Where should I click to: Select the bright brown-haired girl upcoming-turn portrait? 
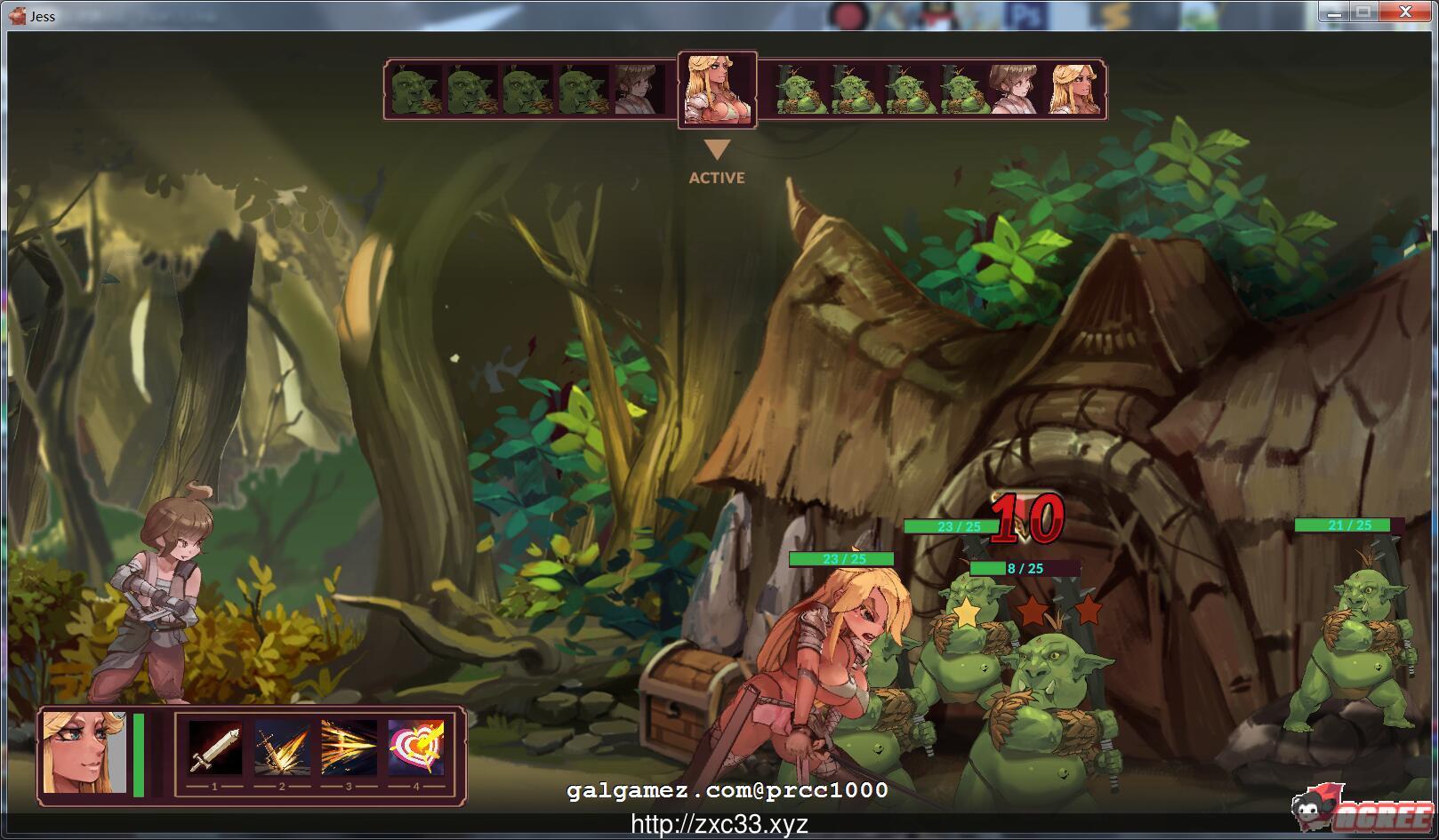tap(1012, 89)
